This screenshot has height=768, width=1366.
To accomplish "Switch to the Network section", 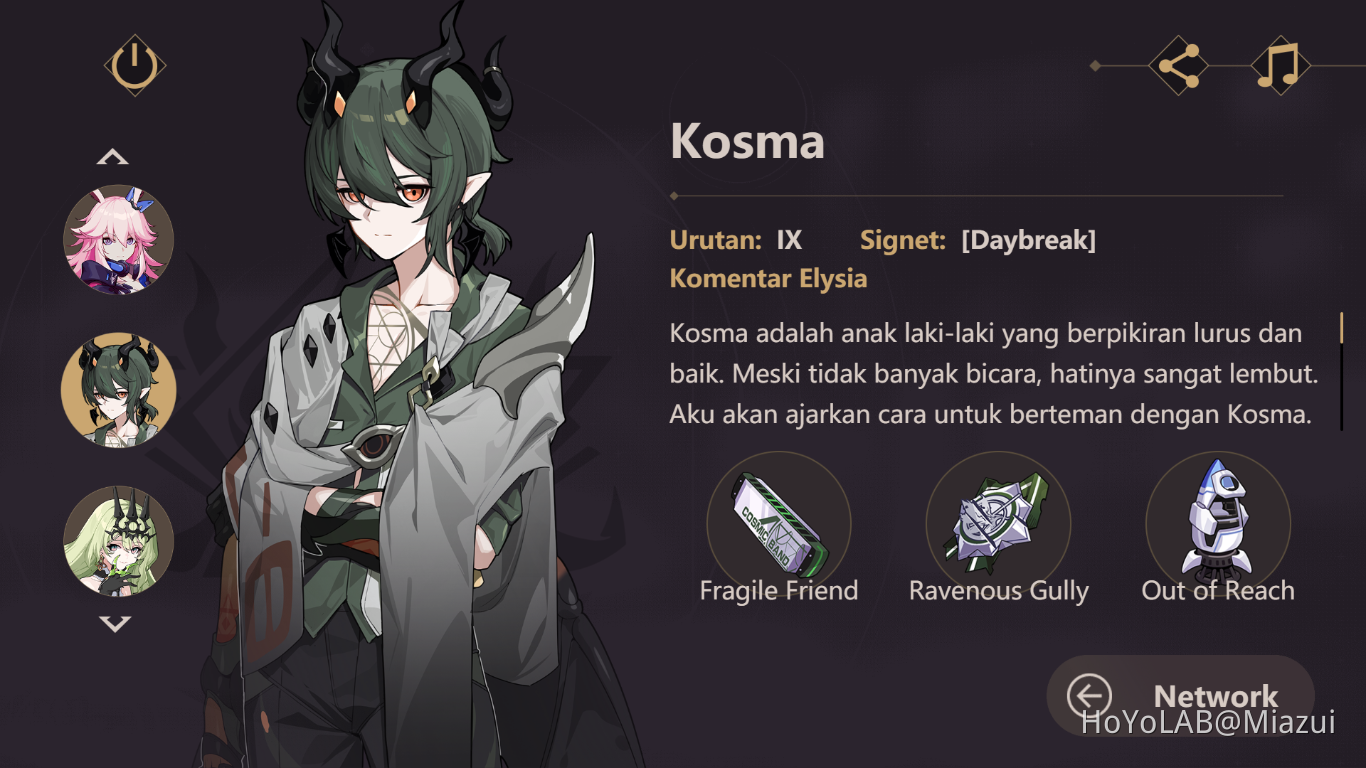I will [1216, 696].
